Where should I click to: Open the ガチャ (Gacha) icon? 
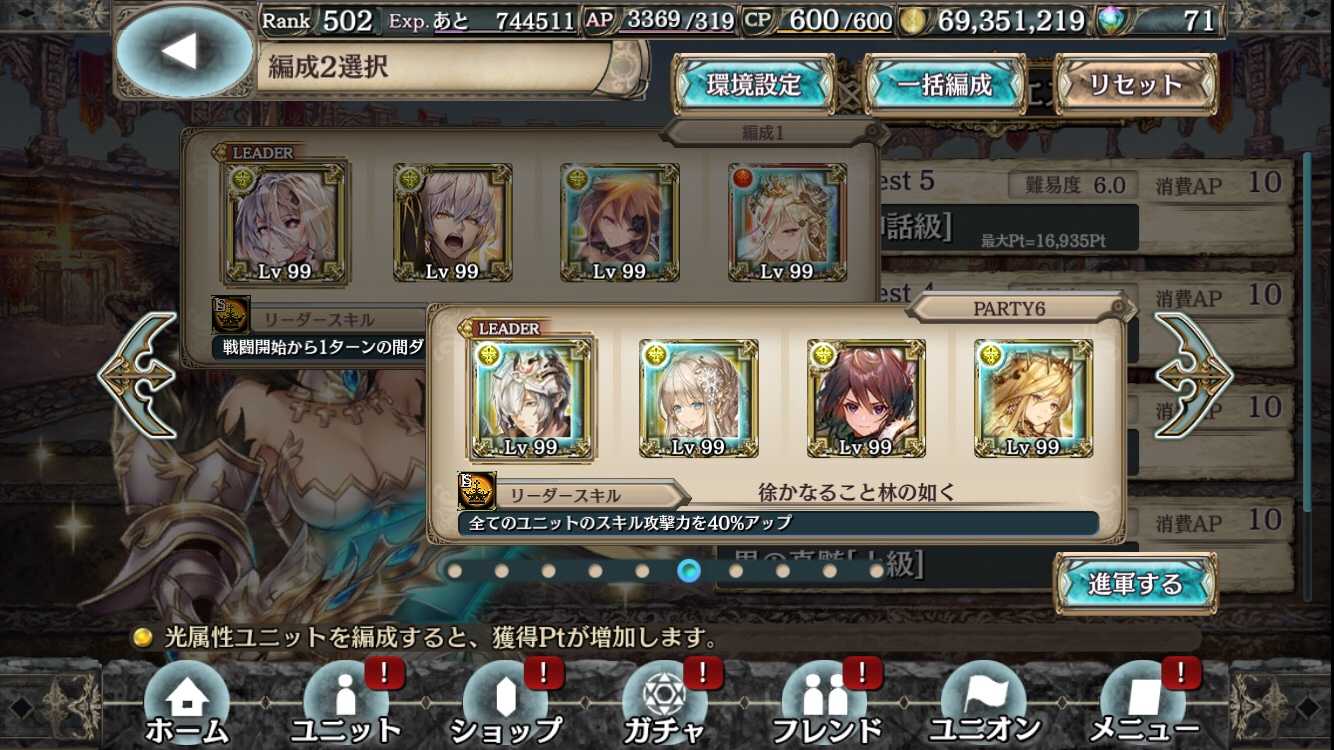665,706
